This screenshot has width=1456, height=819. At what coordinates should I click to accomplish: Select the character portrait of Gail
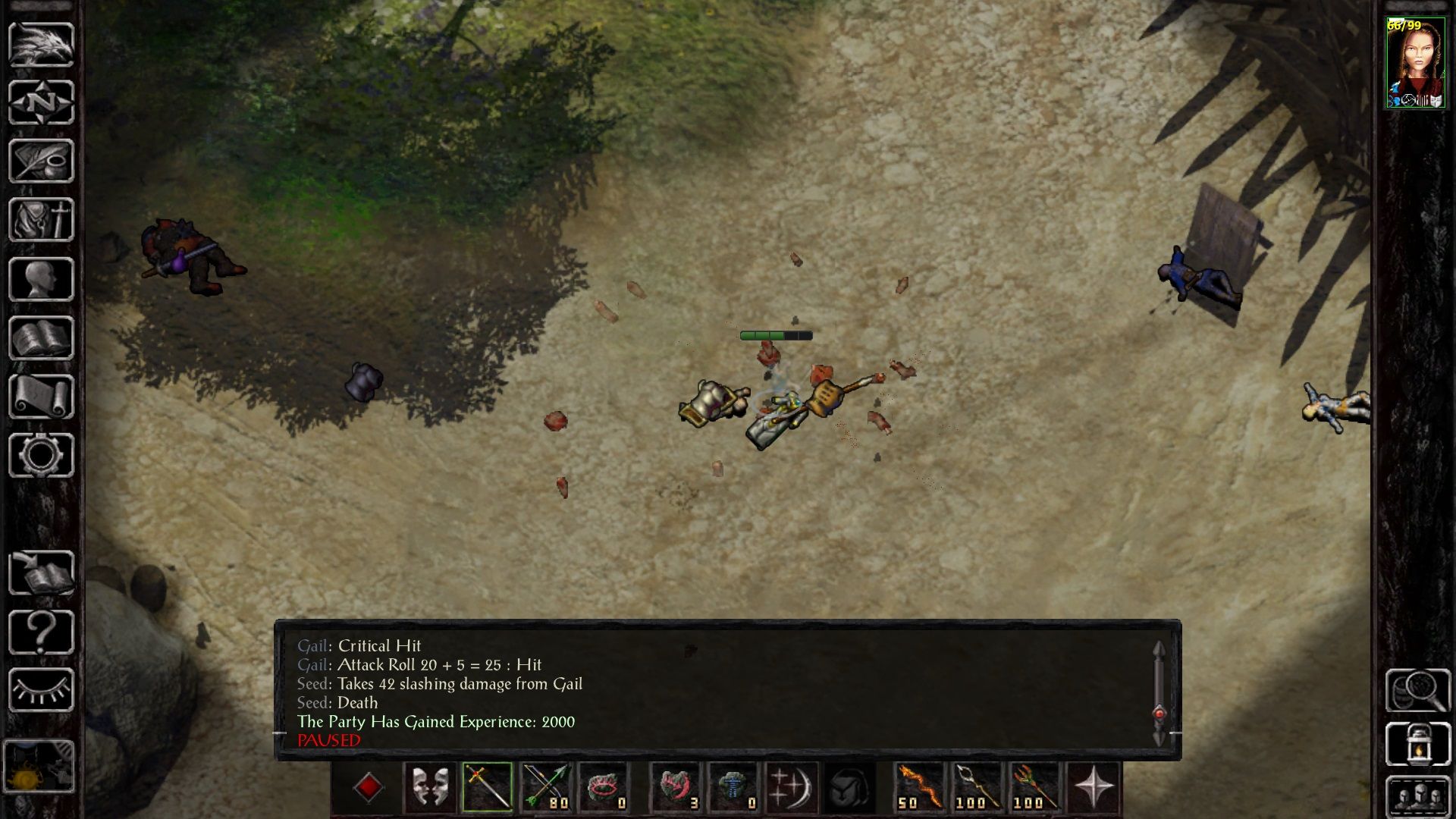(x=1415, y=64)
